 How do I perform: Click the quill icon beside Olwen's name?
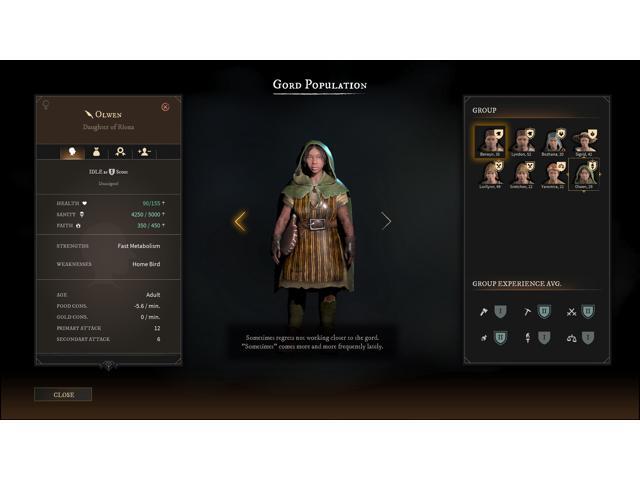(88, 113)
